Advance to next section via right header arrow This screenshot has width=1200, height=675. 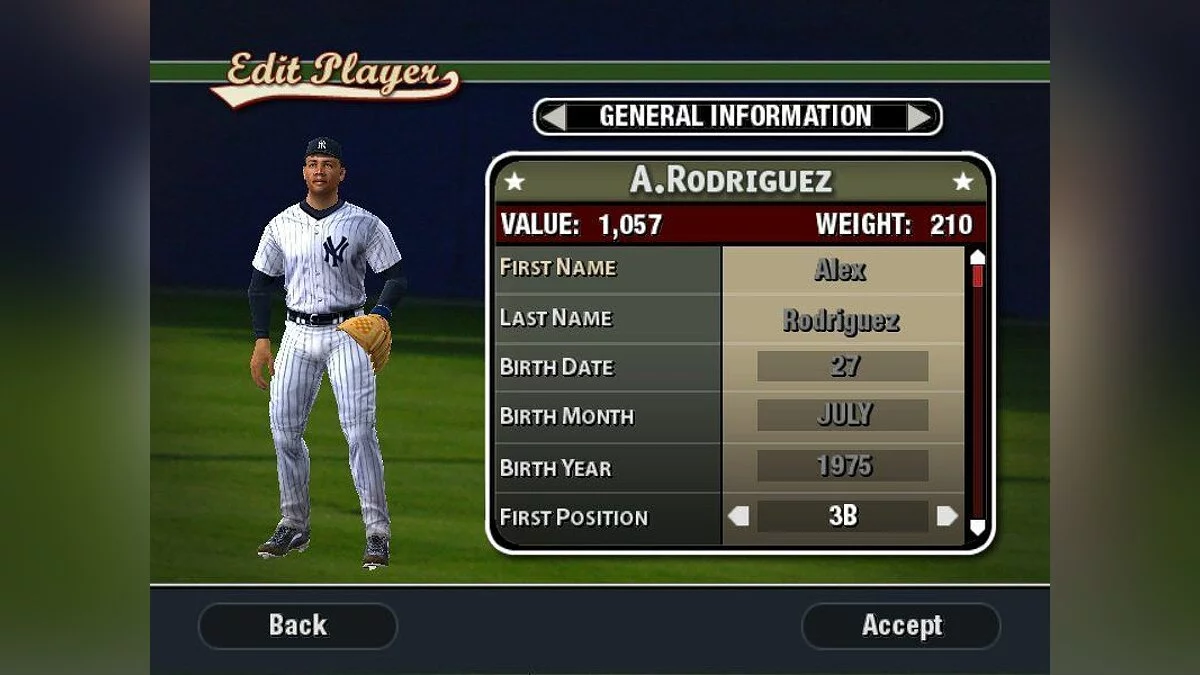[x=920, y=117]
